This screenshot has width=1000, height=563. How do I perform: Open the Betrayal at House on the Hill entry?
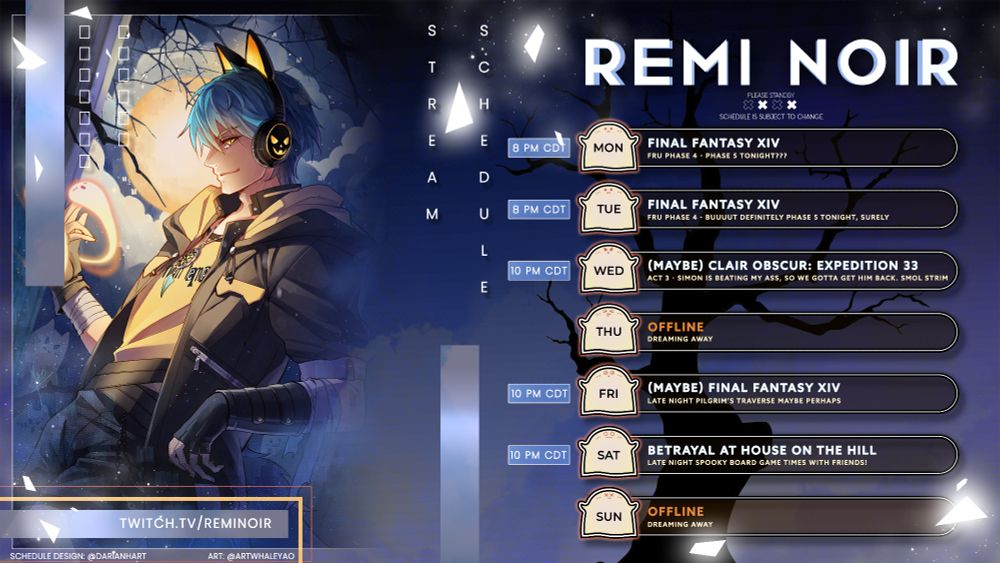point(790,455)
